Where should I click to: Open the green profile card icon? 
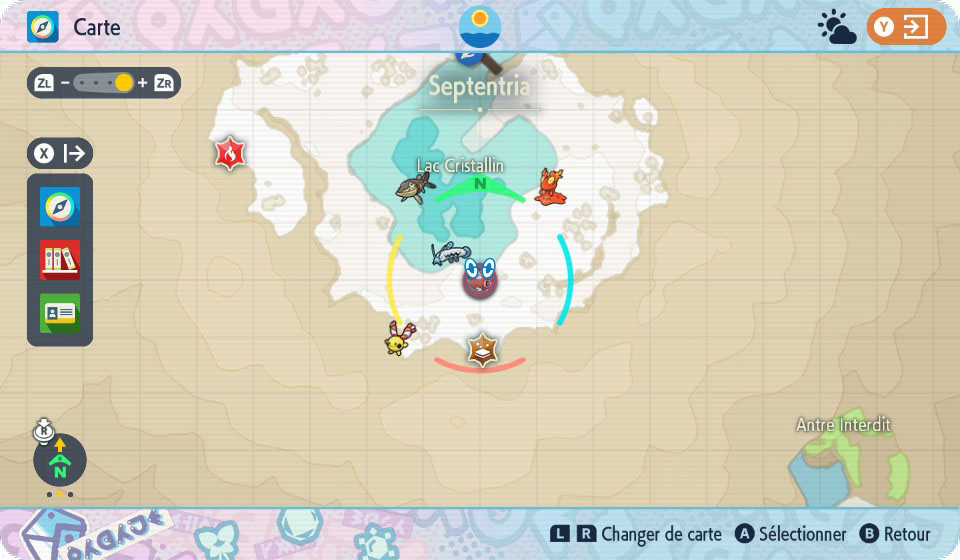point(60,313)
